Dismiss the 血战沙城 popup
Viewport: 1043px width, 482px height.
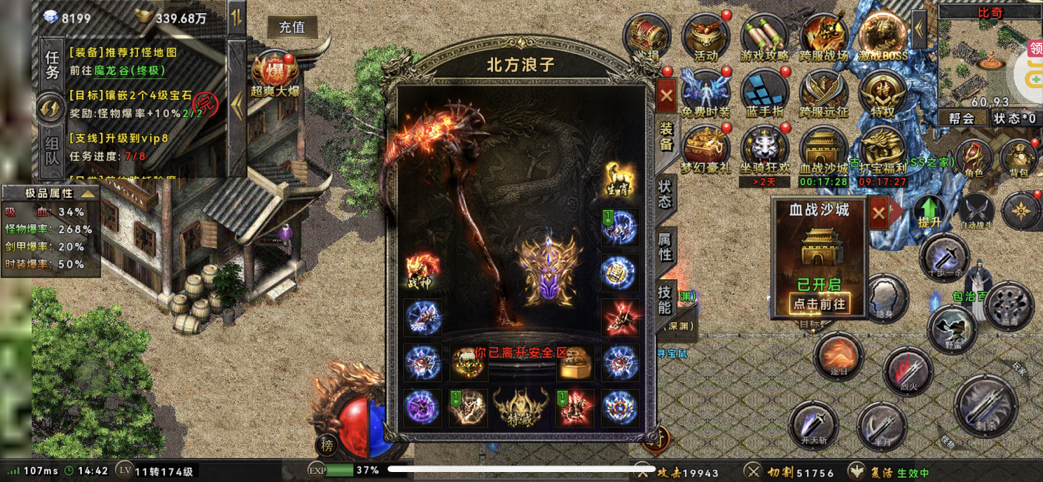point(878,212)
